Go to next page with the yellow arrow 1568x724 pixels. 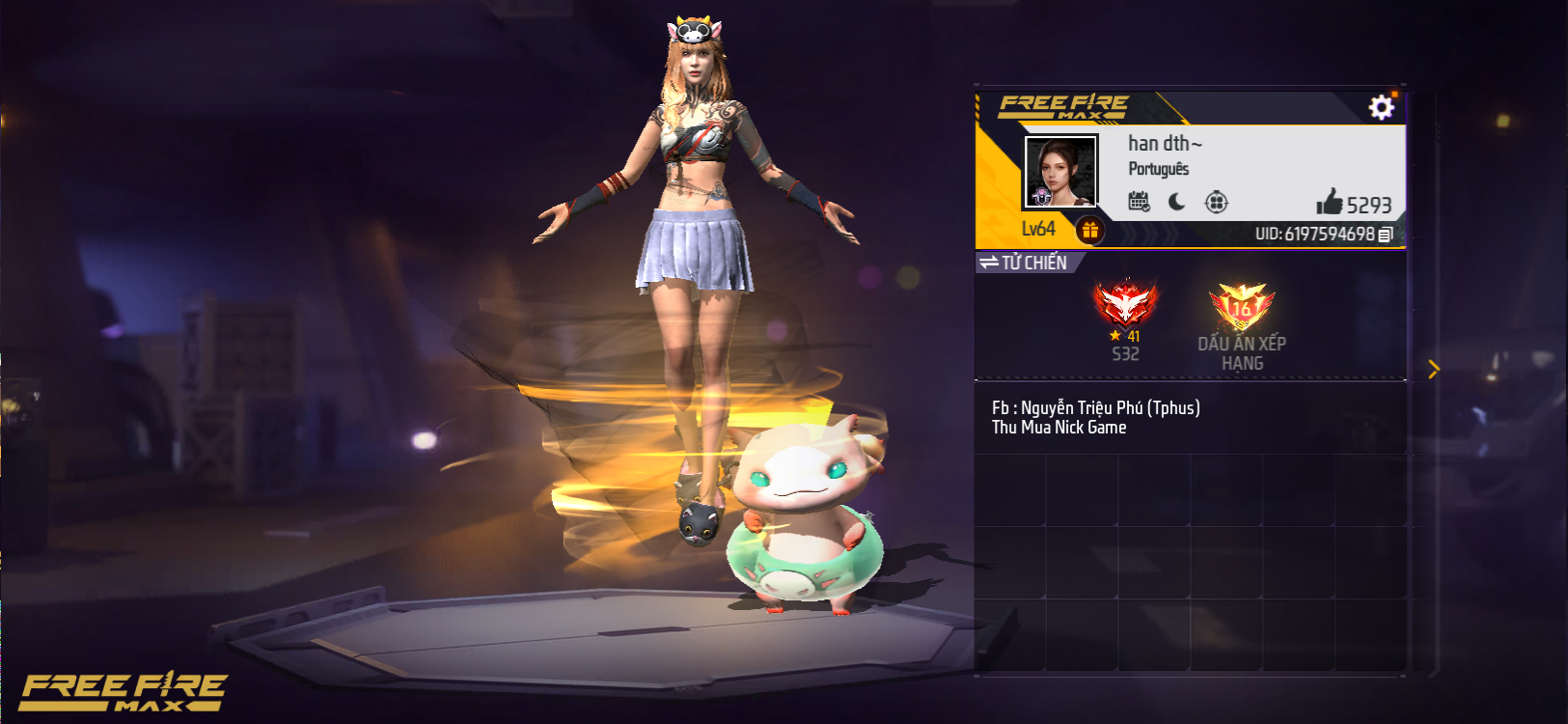[1434, 369]
